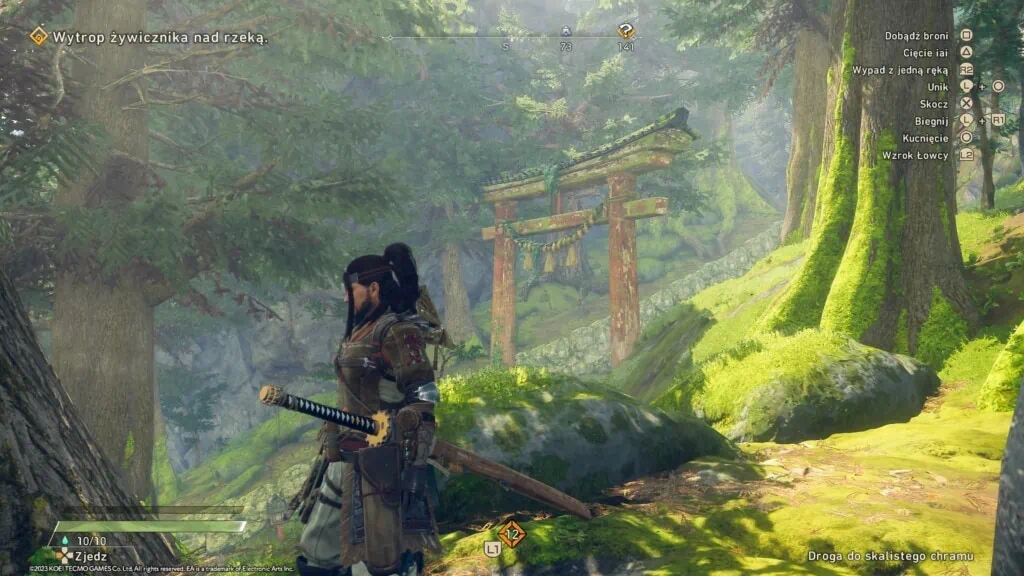Click the camp marker on the compass
Viewport: 1024px width, 576px height.
(566, 32)
